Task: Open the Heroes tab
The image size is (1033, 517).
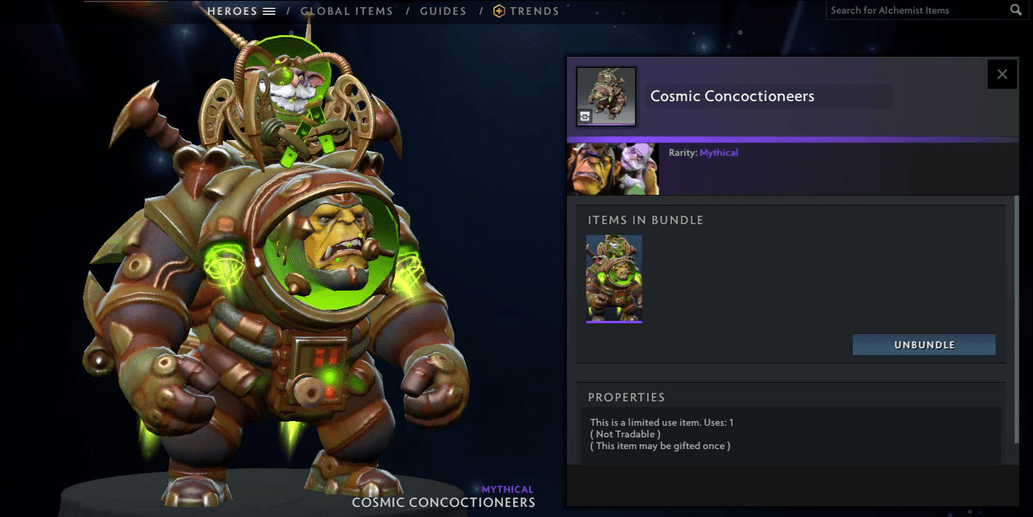Action: tap(240, 11)
